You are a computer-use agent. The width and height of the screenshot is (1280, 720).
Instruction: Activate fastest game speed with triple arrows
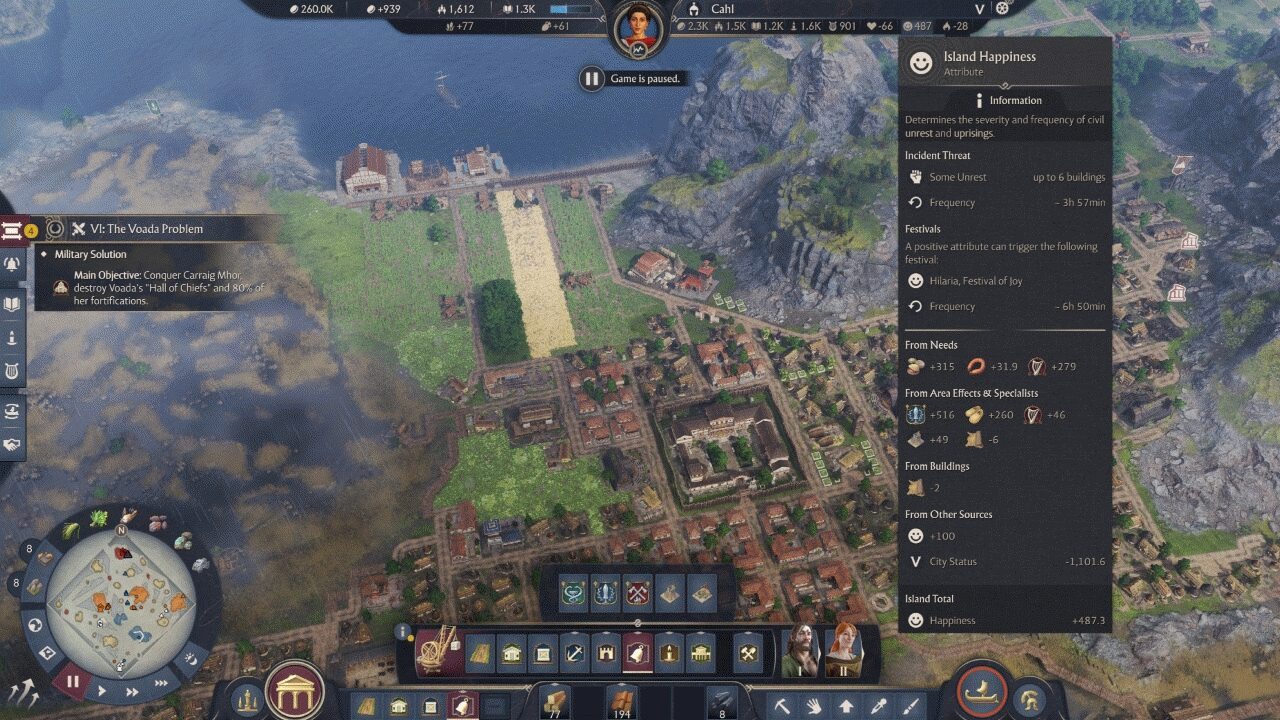pyautogui.click(x=162, y=683)
